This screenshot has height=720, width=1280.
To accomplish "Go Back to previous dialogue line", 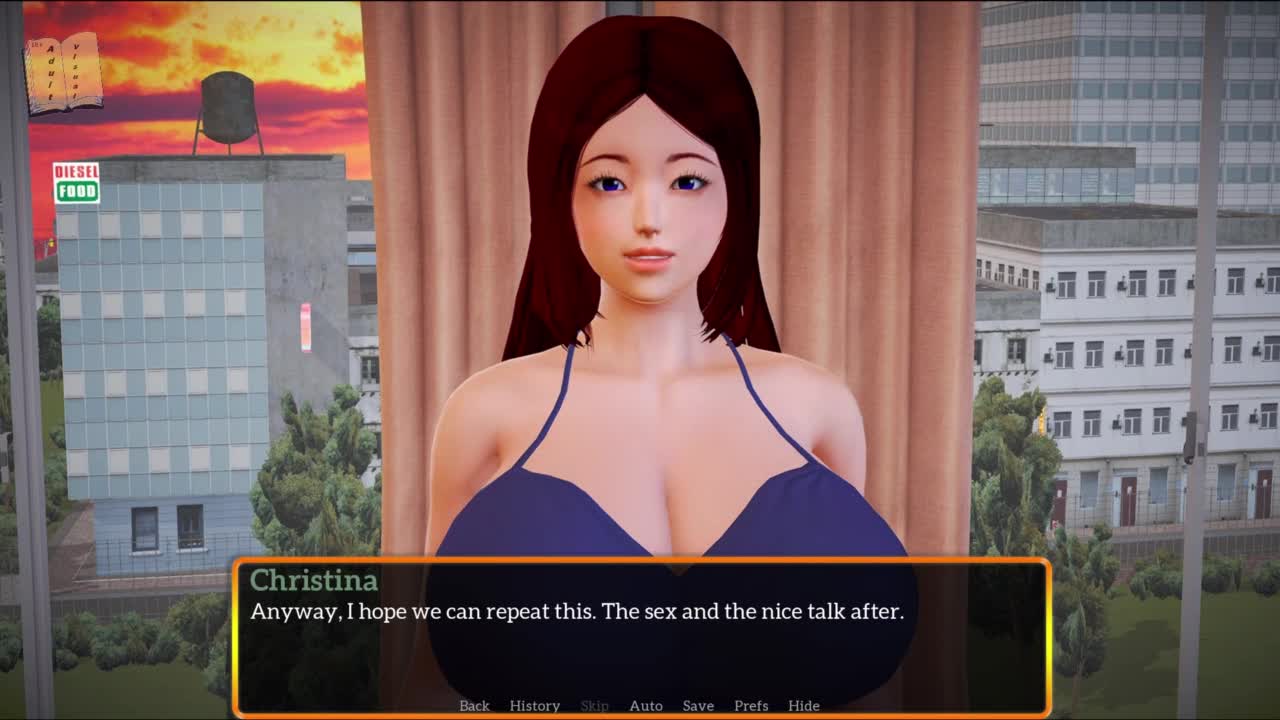I will tap(474, 705).
